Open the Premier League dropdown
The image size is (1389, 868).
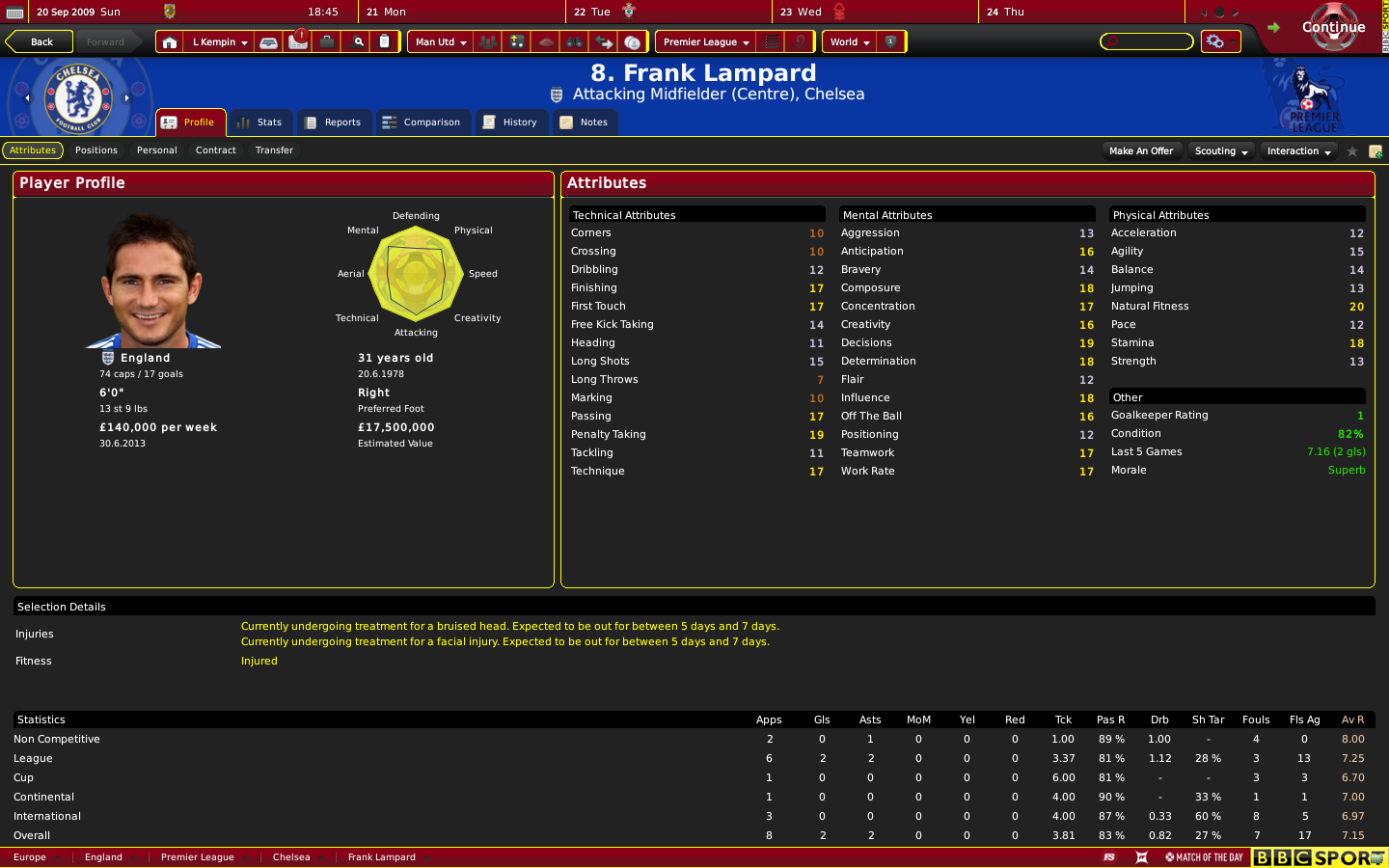point(705,42)
